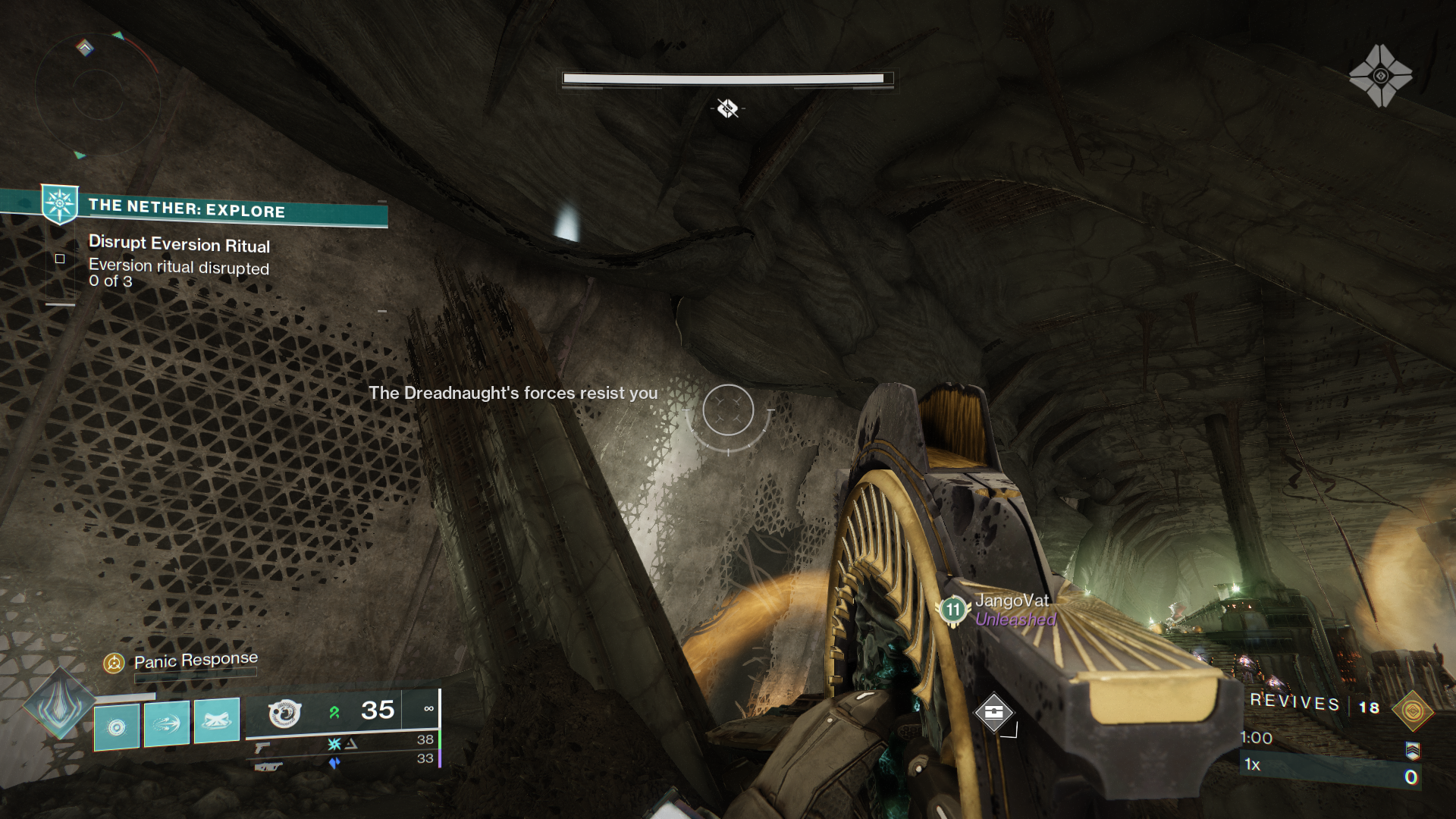Expand the special ammo indicator showing 38
Screen dimensions: 1456x819
click(423, 741)
